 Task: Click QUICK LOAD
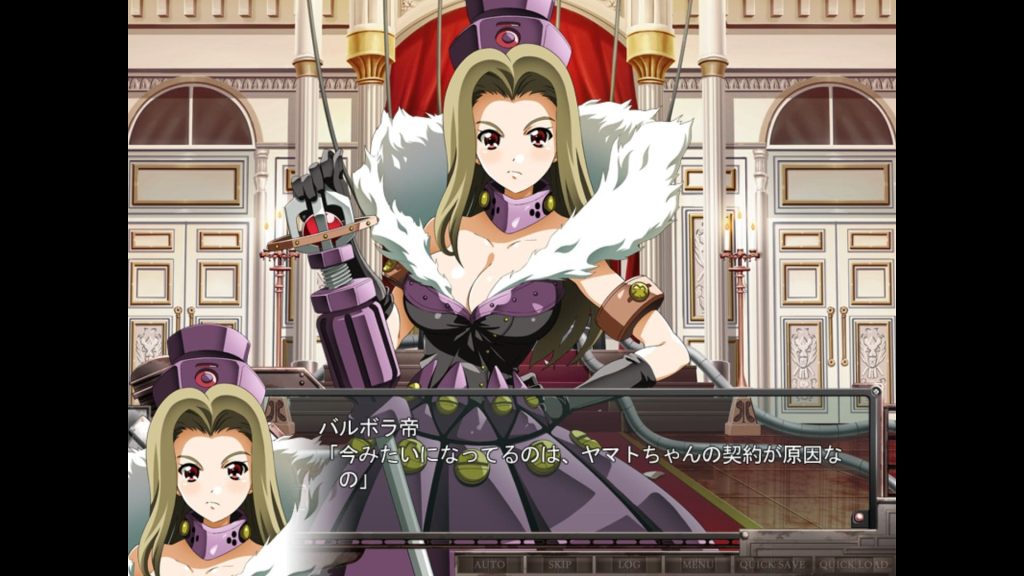[853, 564]
